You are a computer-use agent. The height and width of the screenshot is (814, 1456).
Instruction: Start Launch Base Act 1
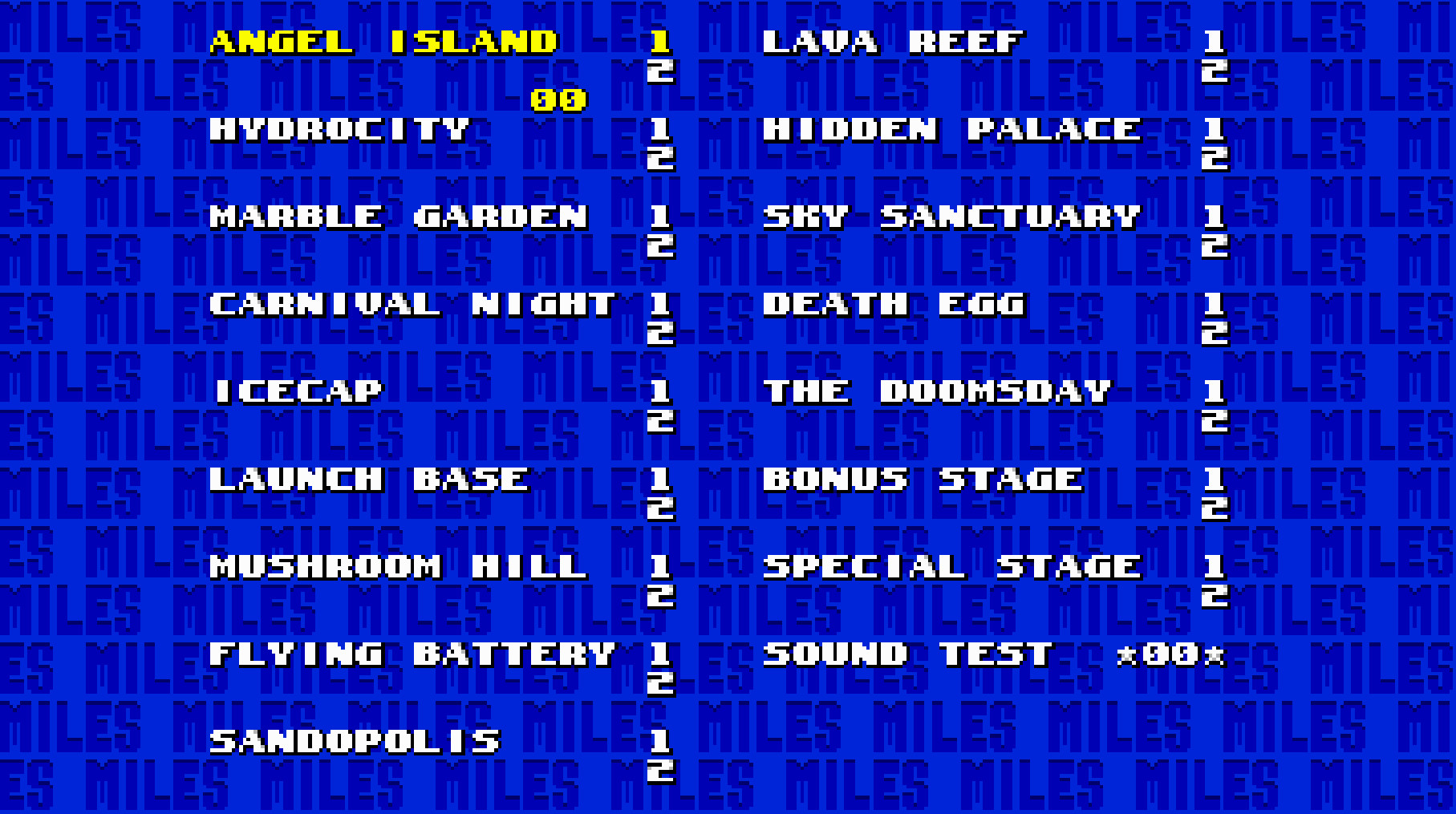pyautogui.click(x=660, y=479)
